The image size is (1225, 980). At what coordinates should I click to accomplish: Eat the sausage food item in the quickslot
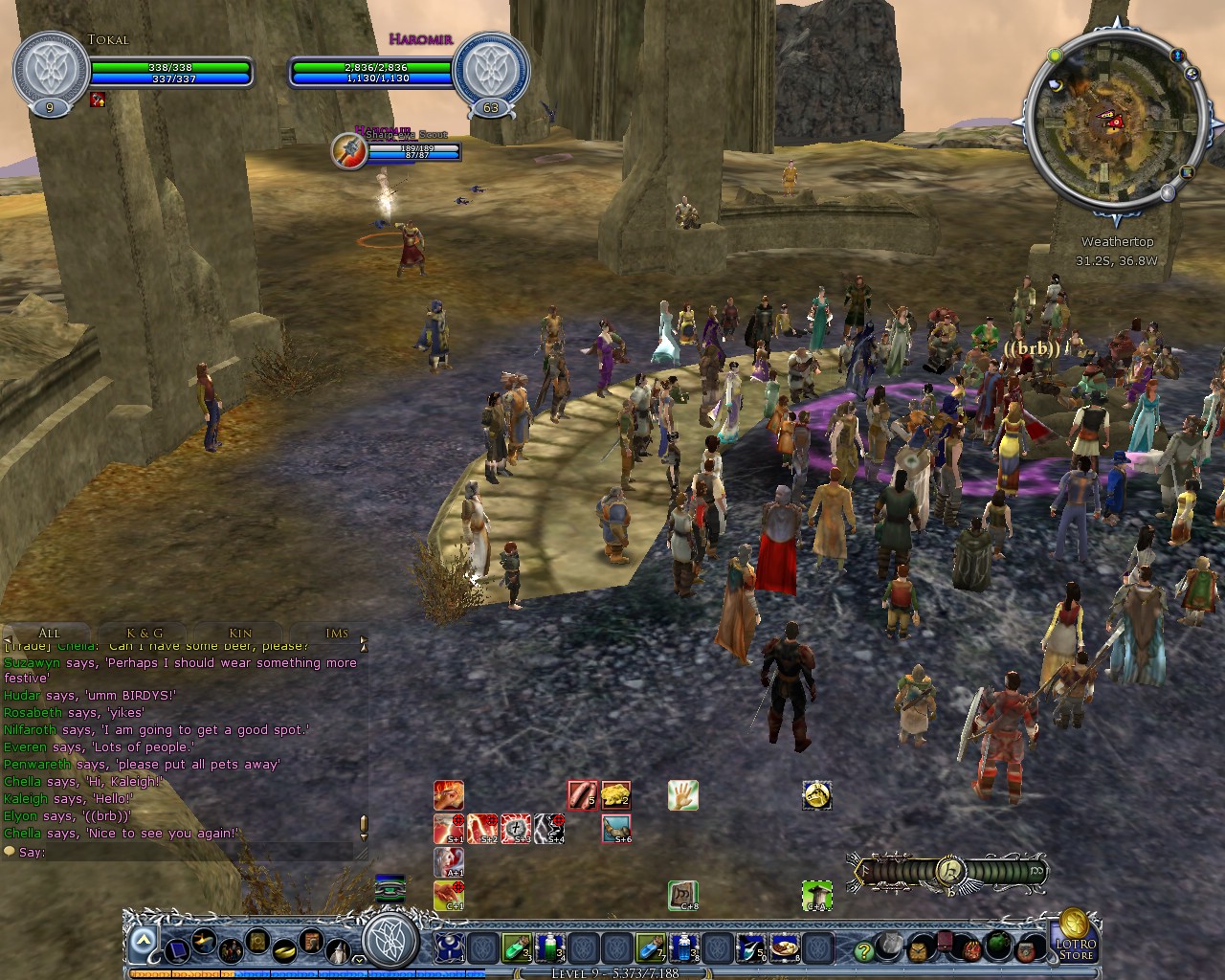[x=582, y=794]
